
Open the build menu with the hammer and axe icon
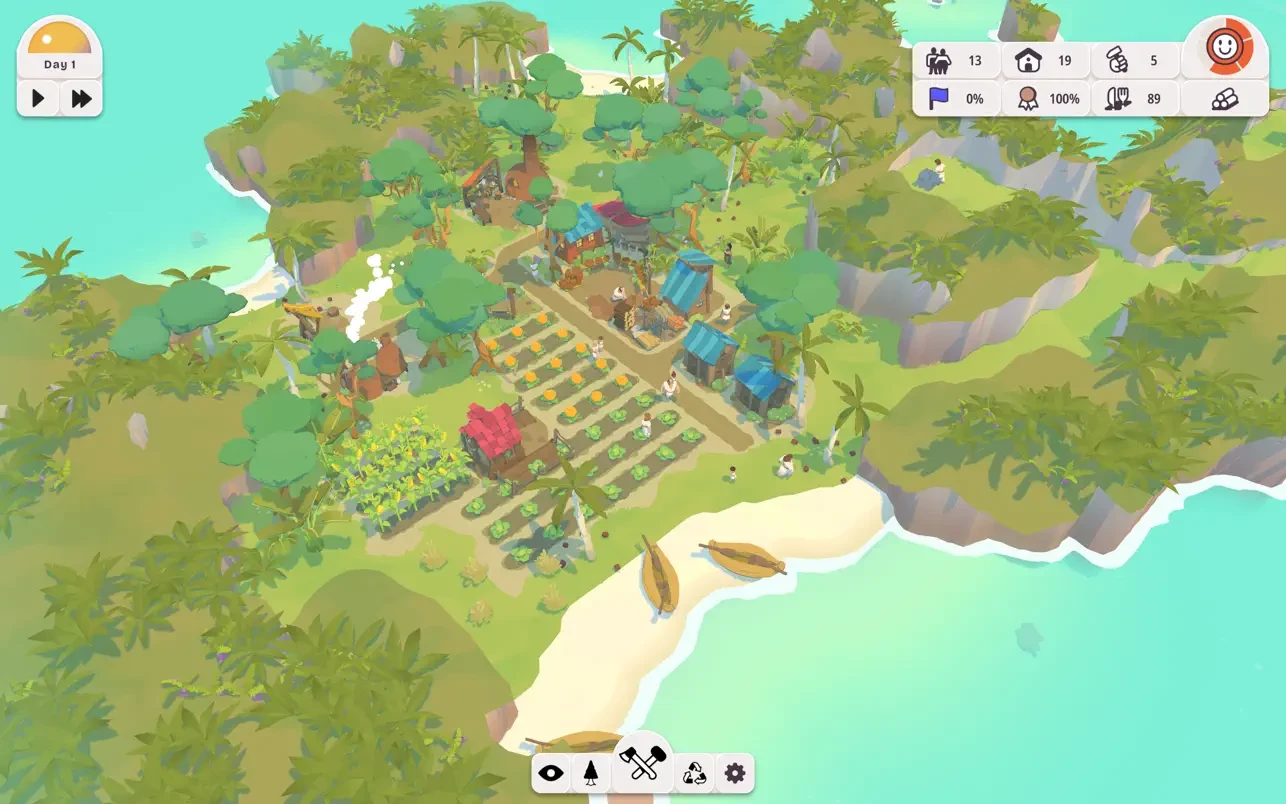pyautogui.click(x=643, y=772)
